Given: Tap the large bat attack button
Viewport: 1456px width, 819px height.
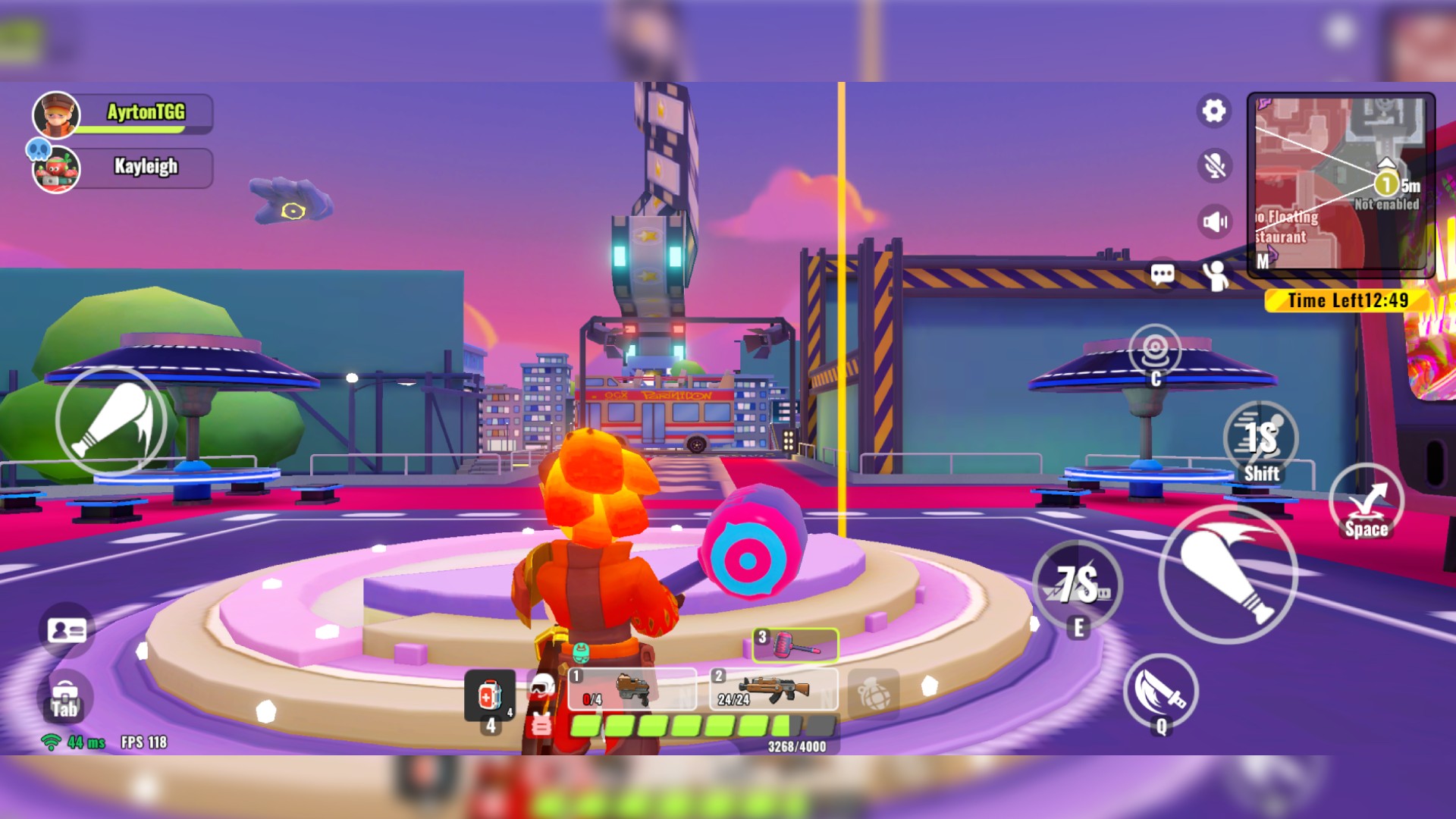Looking at the screenshot, I should tap(1227, 574).
